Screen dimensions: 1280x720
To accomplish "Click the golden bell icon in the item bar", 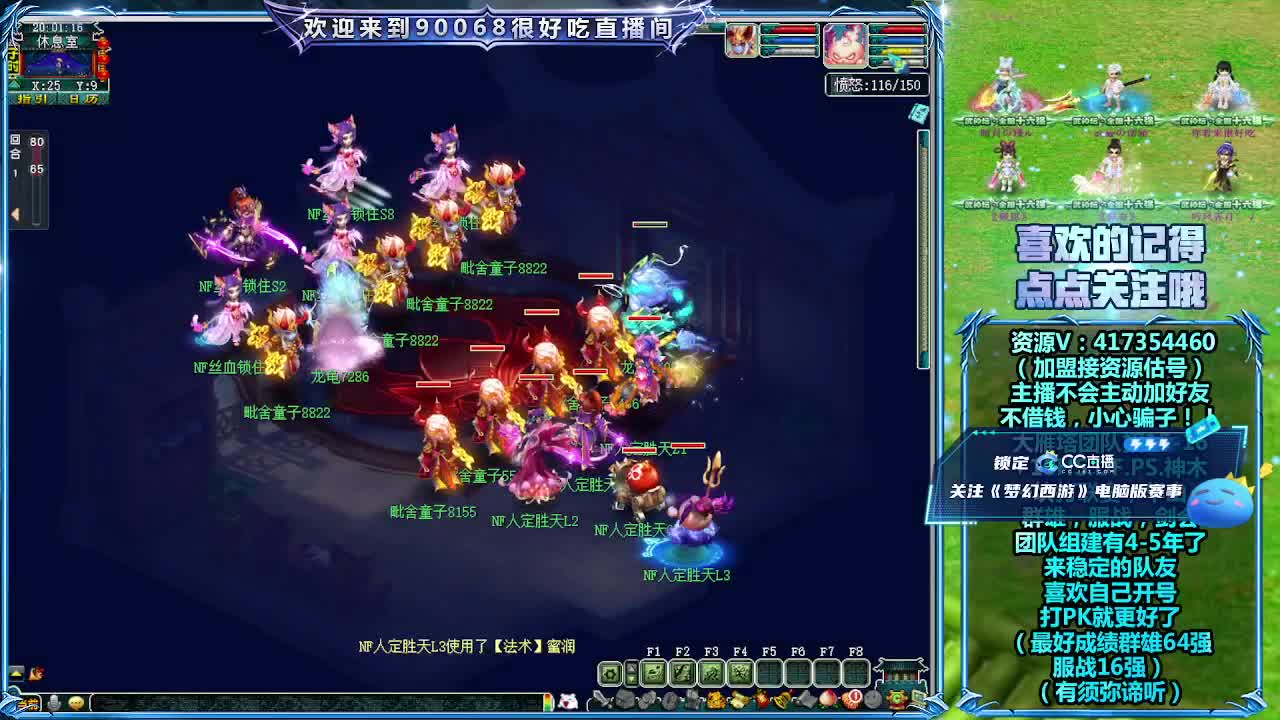I will [782, 699].
